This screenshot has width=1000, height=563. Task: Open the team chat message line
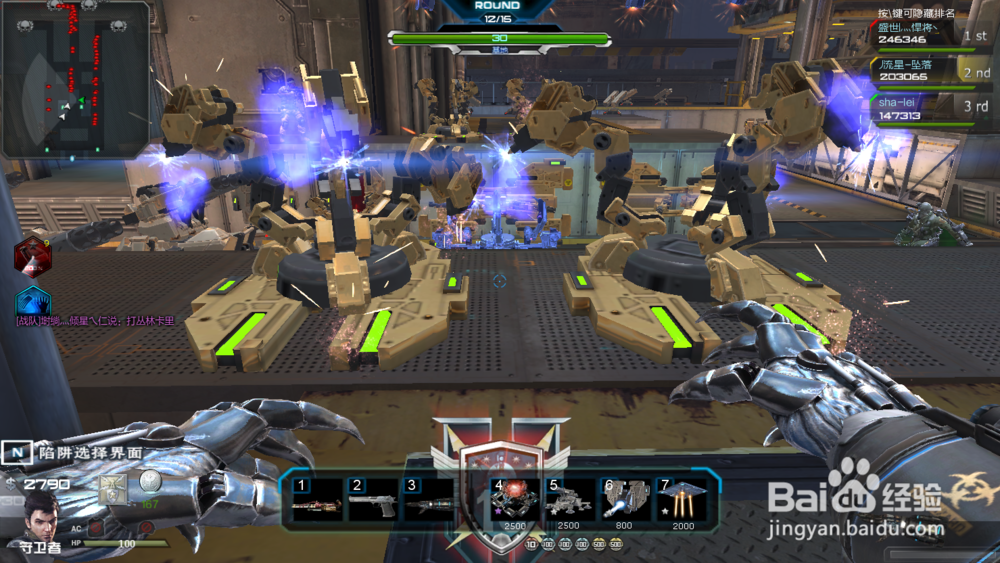click(95, 322)
